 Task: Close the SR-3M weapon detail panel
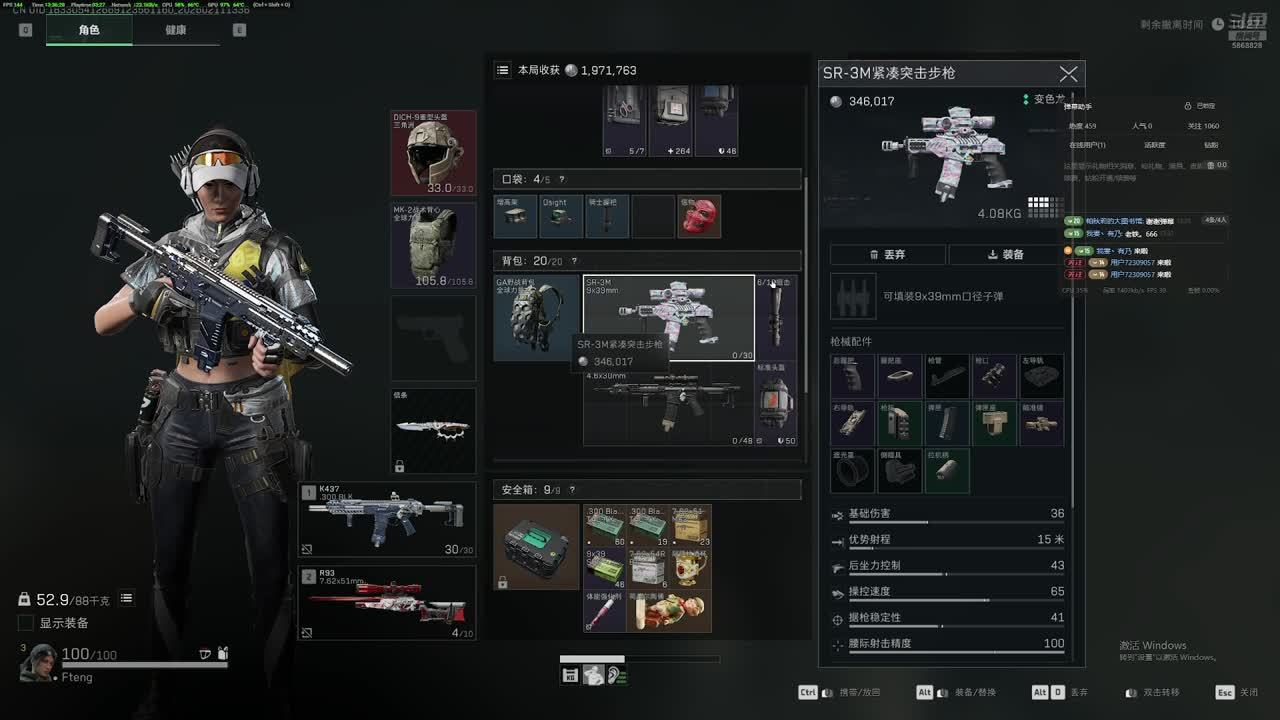tap(1068, 74)
